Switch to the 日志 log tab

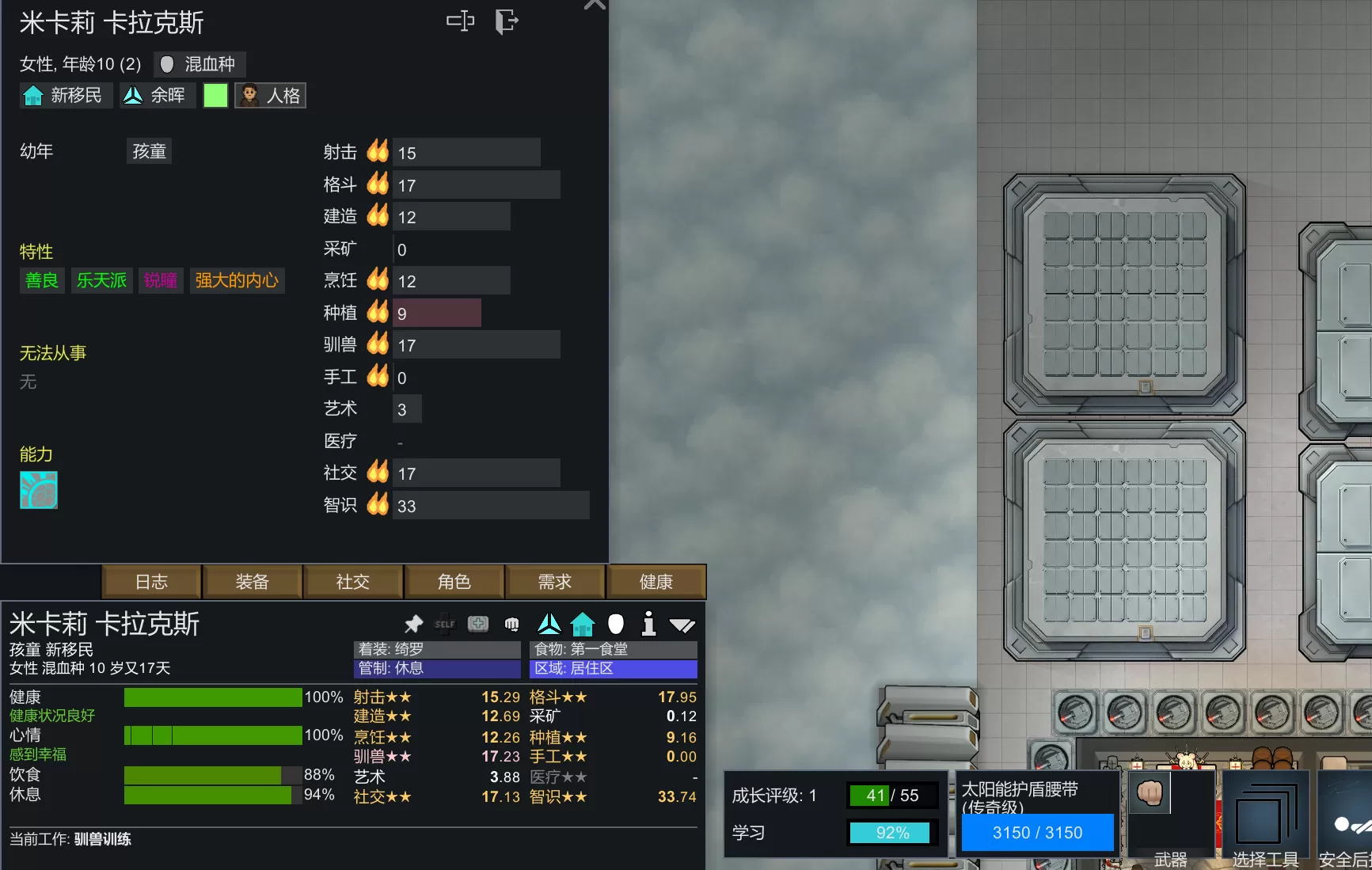click(x=151, y=582)
